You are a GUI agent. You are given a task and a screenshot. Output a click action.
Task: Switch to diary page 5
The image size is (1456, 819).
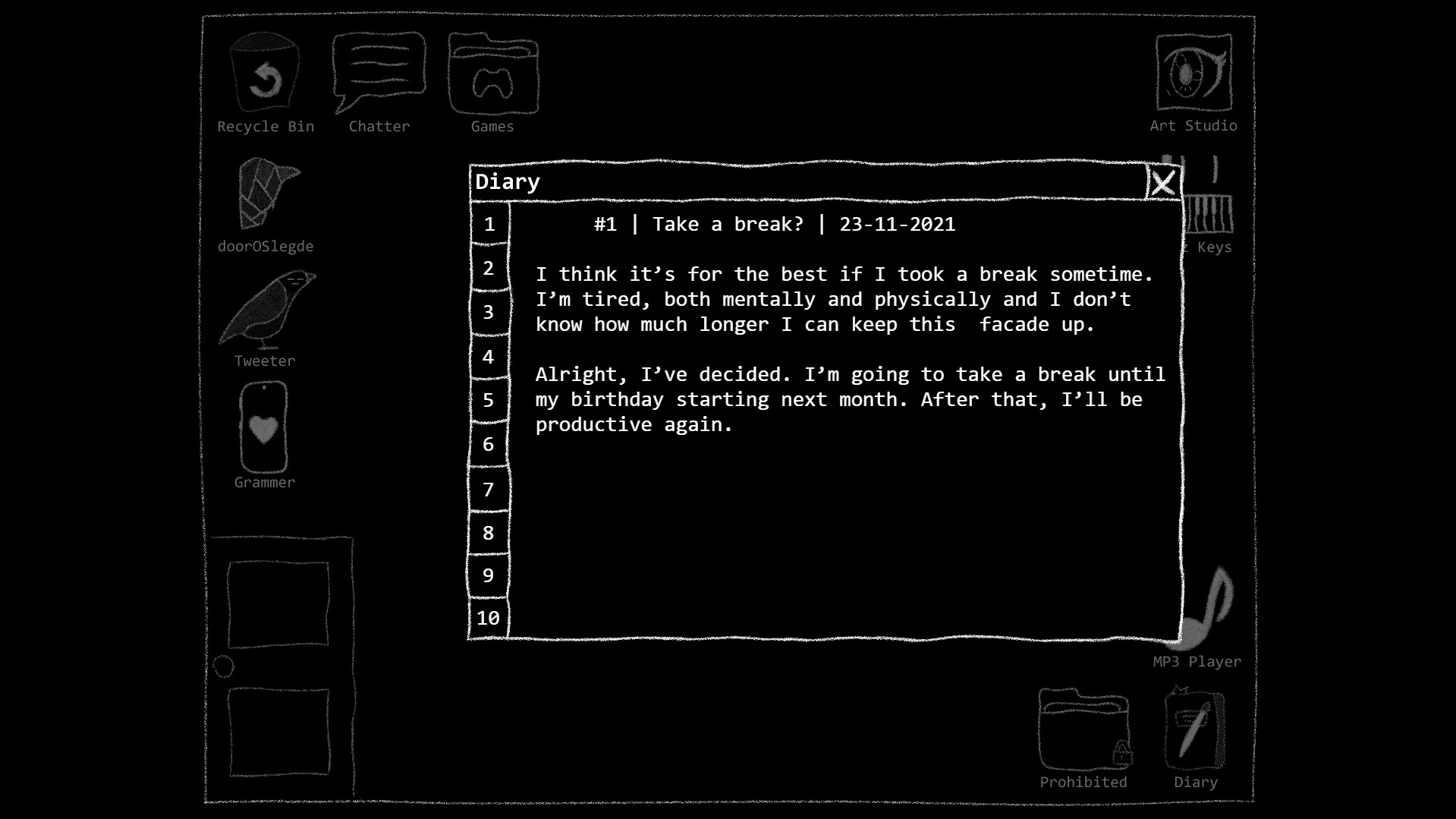488,400
